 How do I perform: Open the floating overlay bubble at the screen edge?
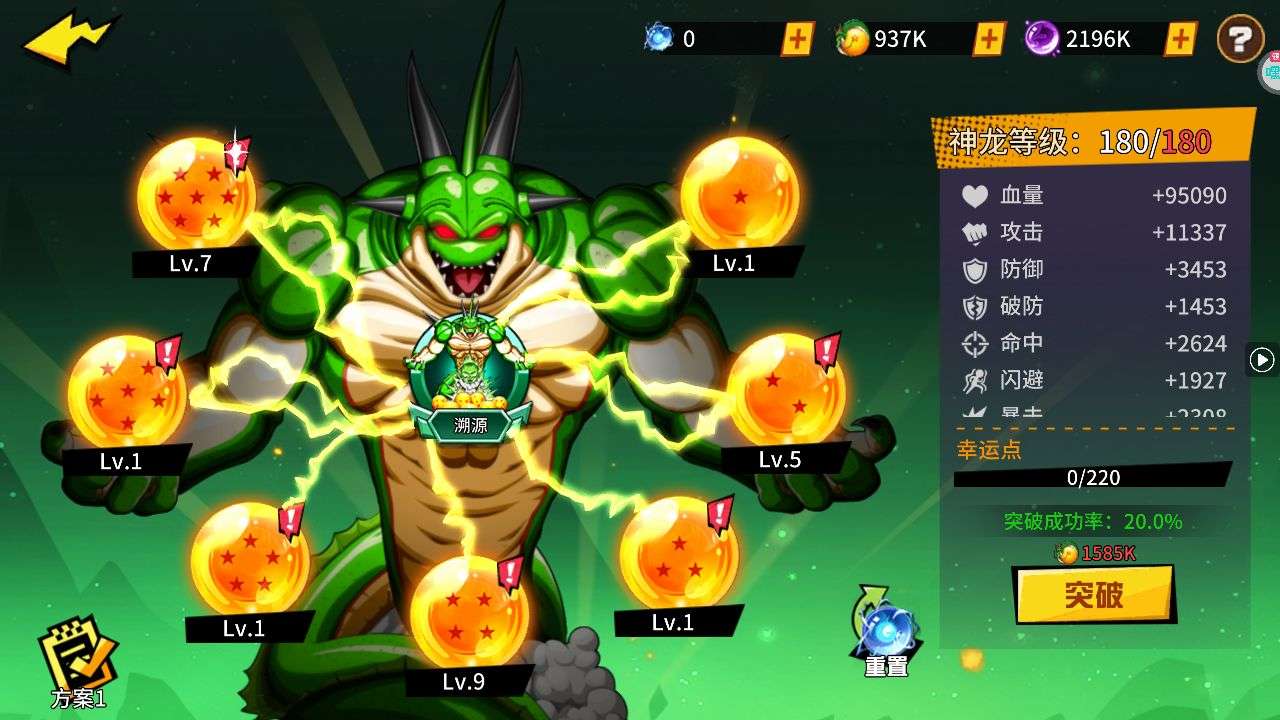point(1270,70)
